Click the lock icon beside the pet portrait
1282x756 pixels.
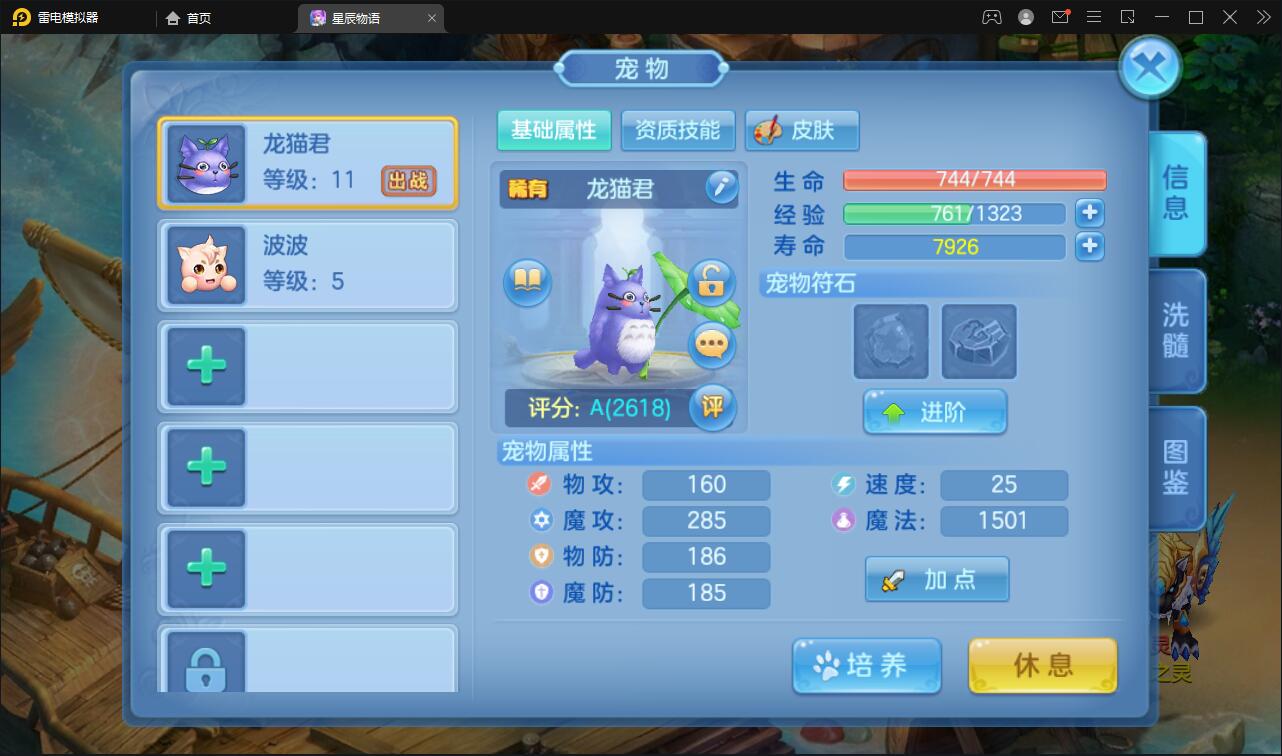click(711, 283)
